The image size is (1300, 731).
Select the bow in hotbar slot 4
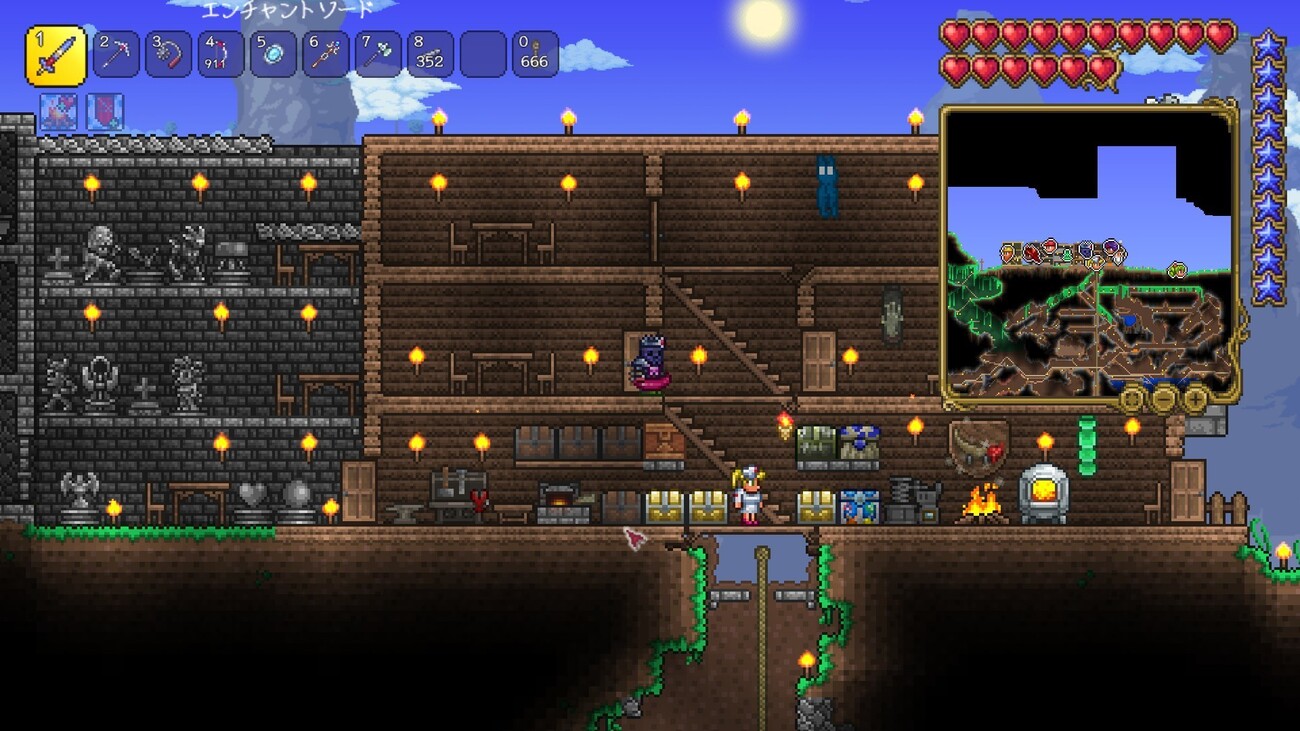tap(221, 55)
